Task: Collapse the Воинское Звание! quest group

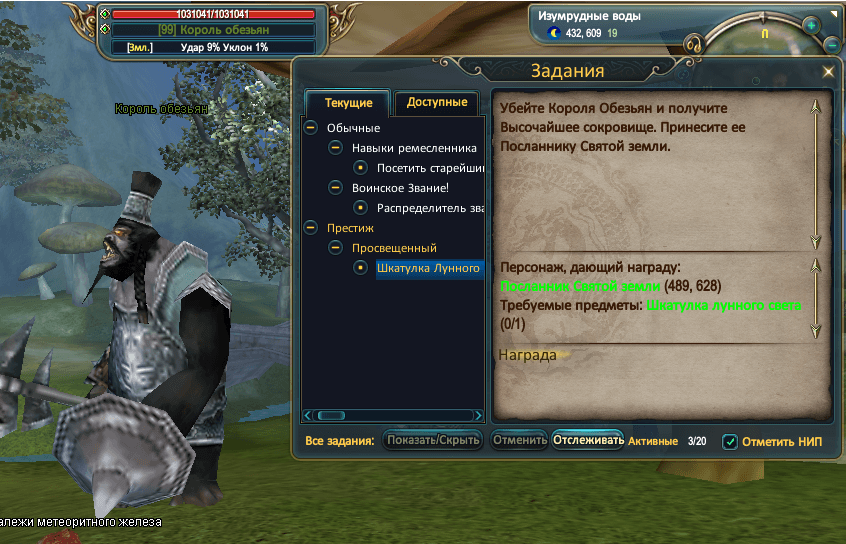Action: click(x=336, y=188)
